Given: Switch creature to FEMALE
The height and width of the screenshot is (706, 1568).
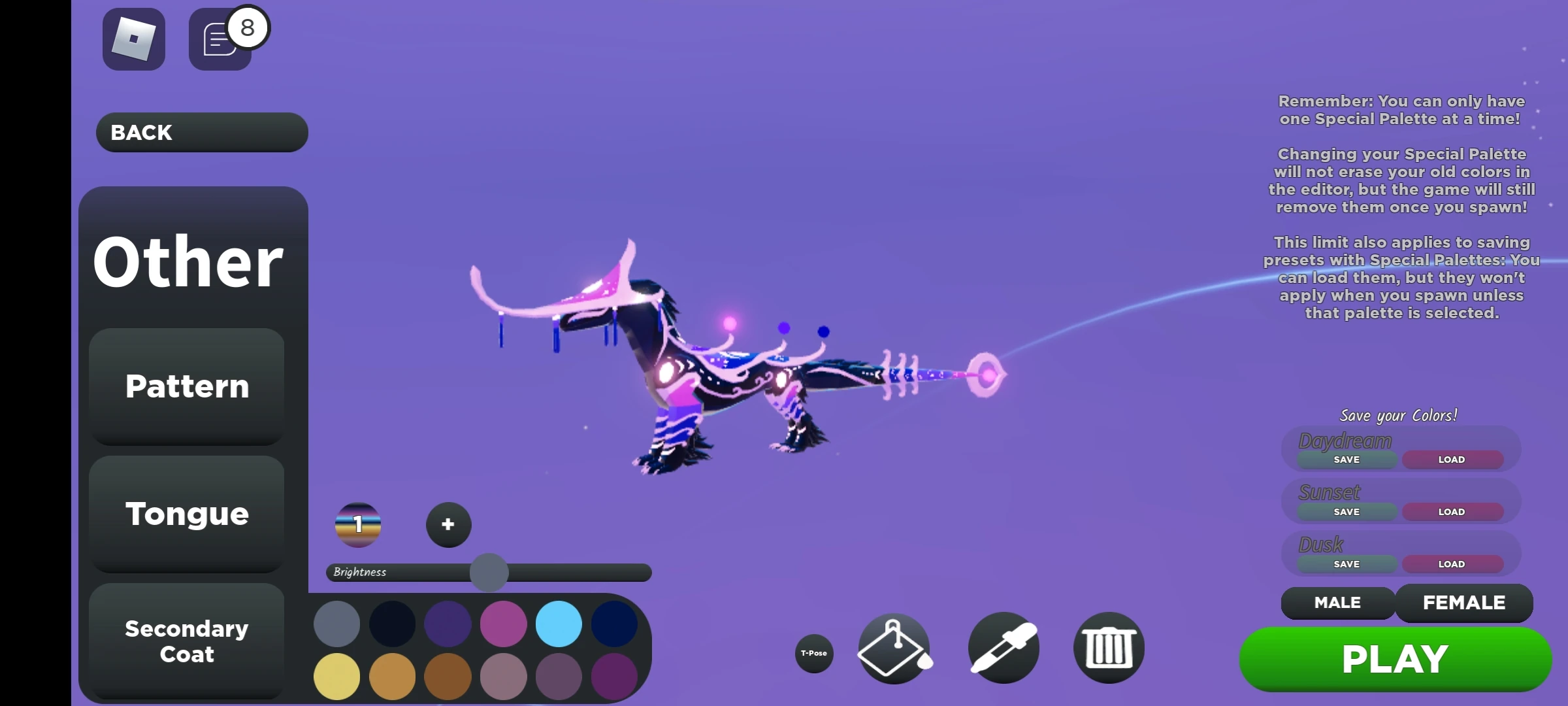Looking at the screenshot, I should point(1464,603).
